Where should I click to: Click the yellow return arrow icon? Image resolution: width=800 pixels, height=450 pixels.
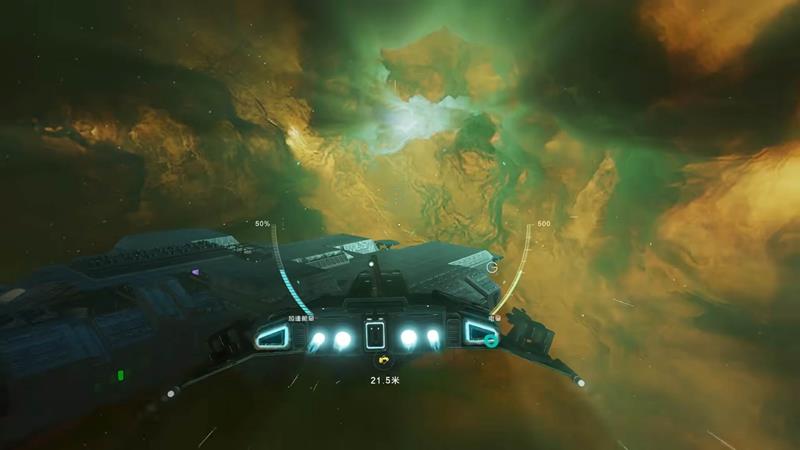[380, 363]
